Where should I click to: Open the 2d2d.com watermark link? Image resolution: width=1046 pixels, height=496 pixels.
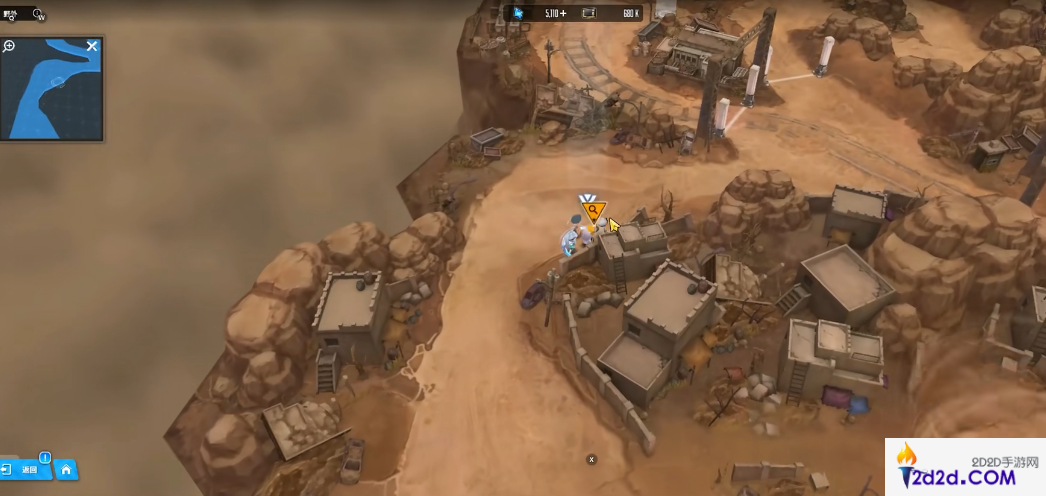[x=964, y=469]
